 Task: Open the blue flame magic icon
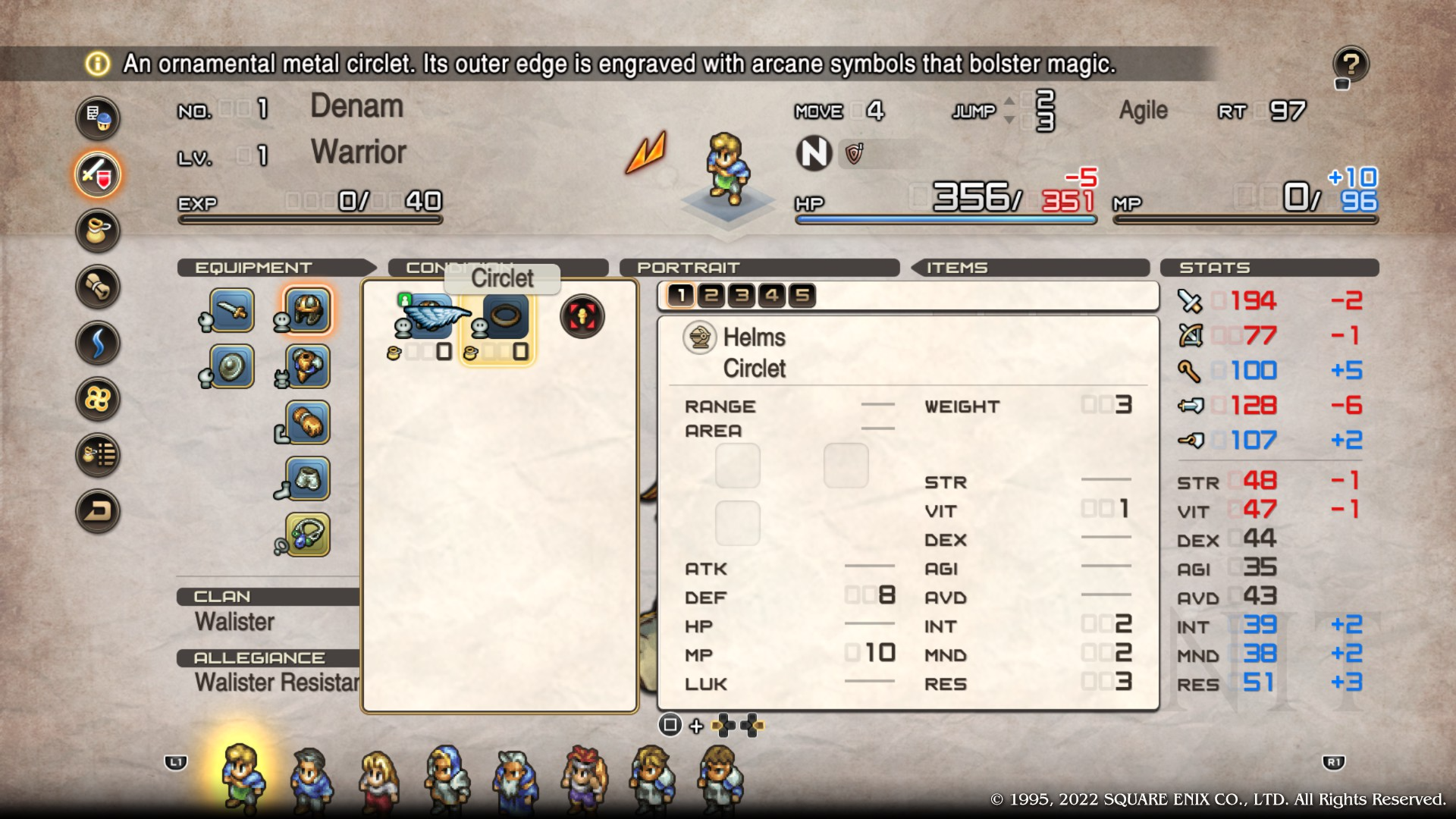coord(98,343)
